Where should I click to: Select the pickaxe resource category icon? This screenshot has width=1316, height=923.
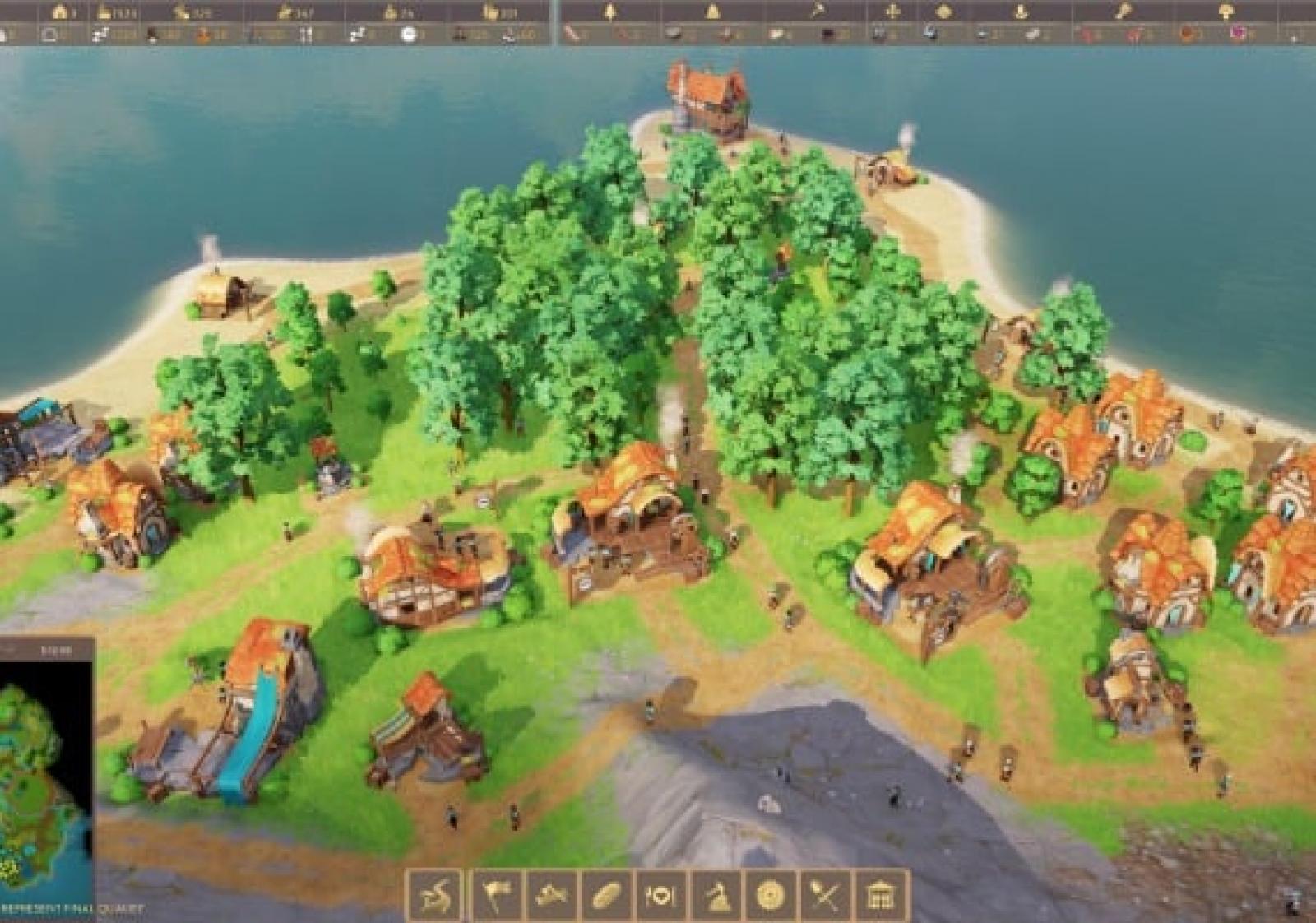(x=818, y=12)
